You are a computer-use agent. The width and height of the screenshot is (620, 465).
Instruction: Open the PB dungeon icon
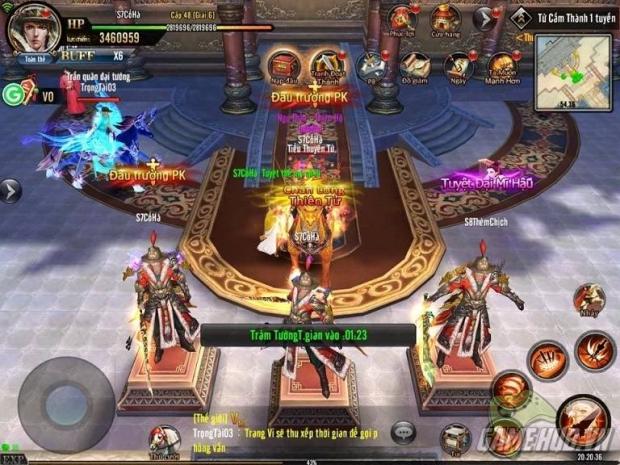point(371,66)
